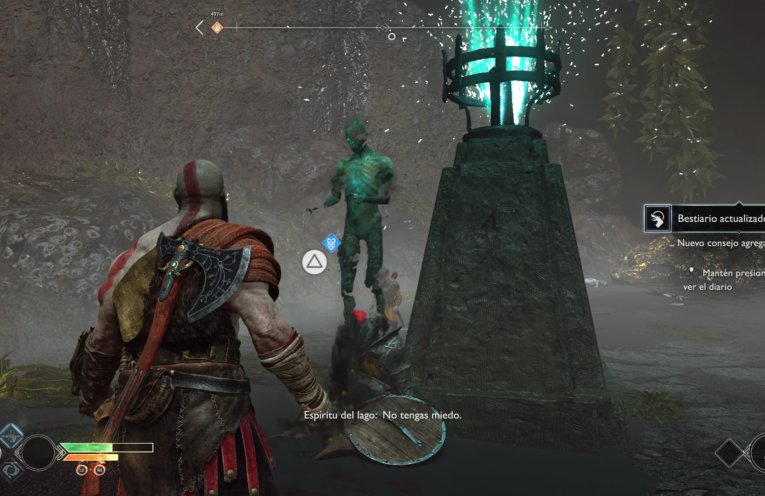Image resolution: width=765 pixels, height=496 pixels.
Task: Click the round black talisman slot
Action: click(40, 452)
